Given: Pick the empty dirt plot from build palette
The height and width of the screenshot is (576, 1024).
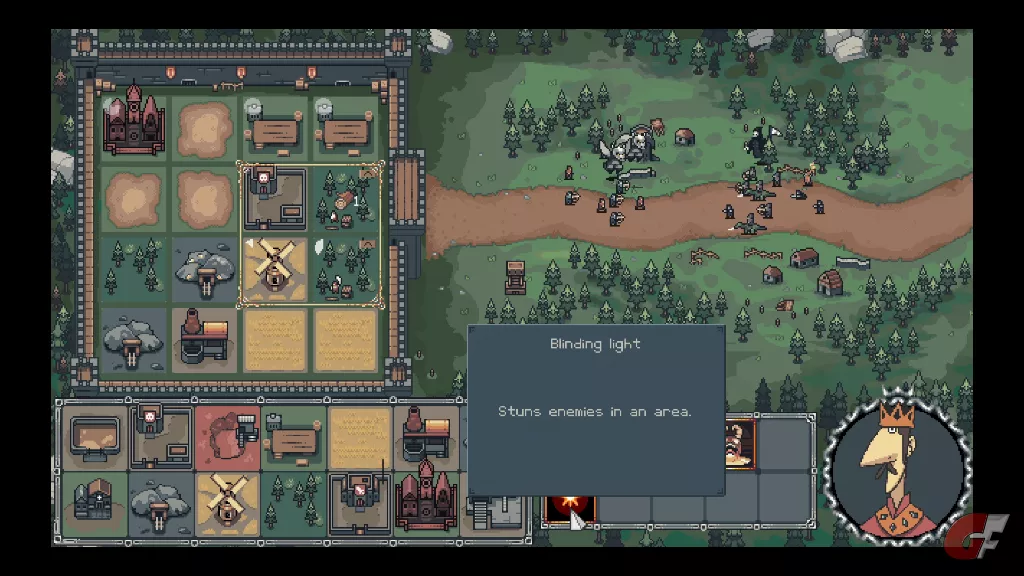Looking at the screenshot, I should [96, 437].
